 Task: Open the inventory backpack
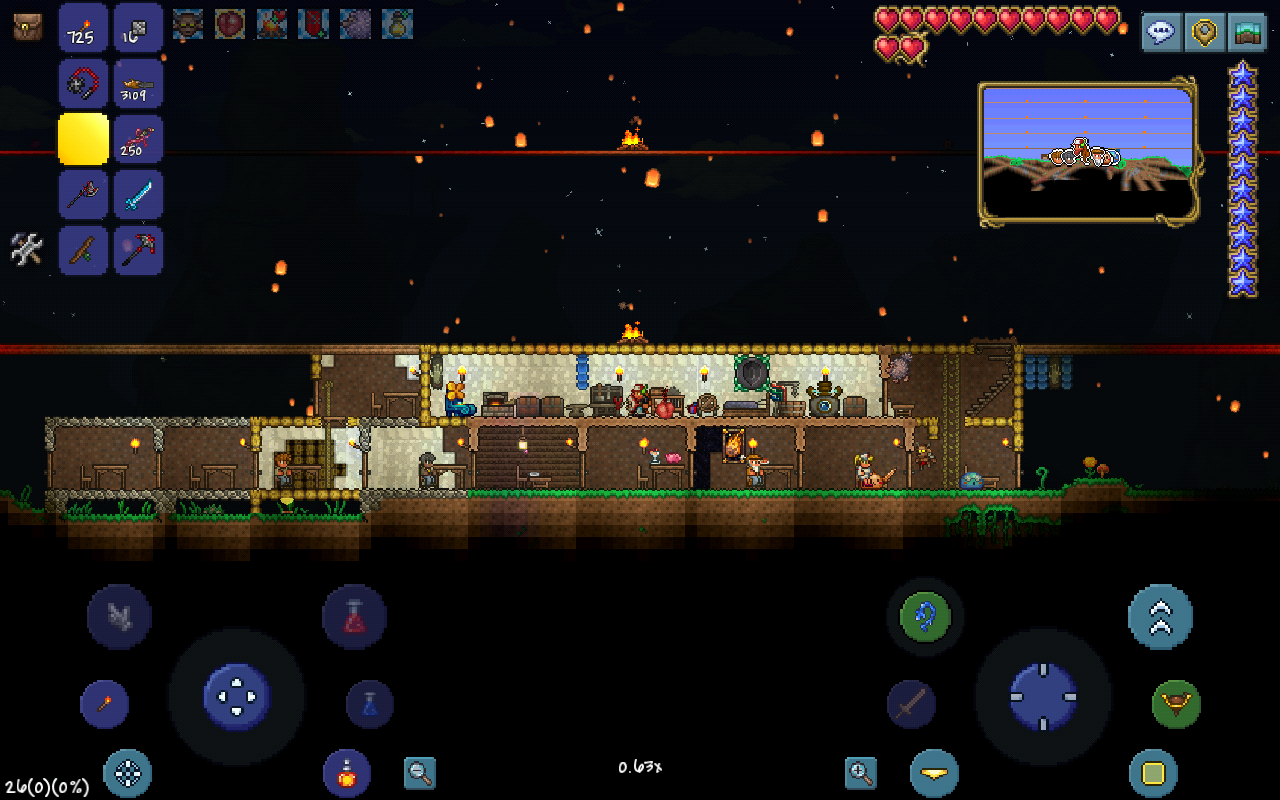[28, 27]
